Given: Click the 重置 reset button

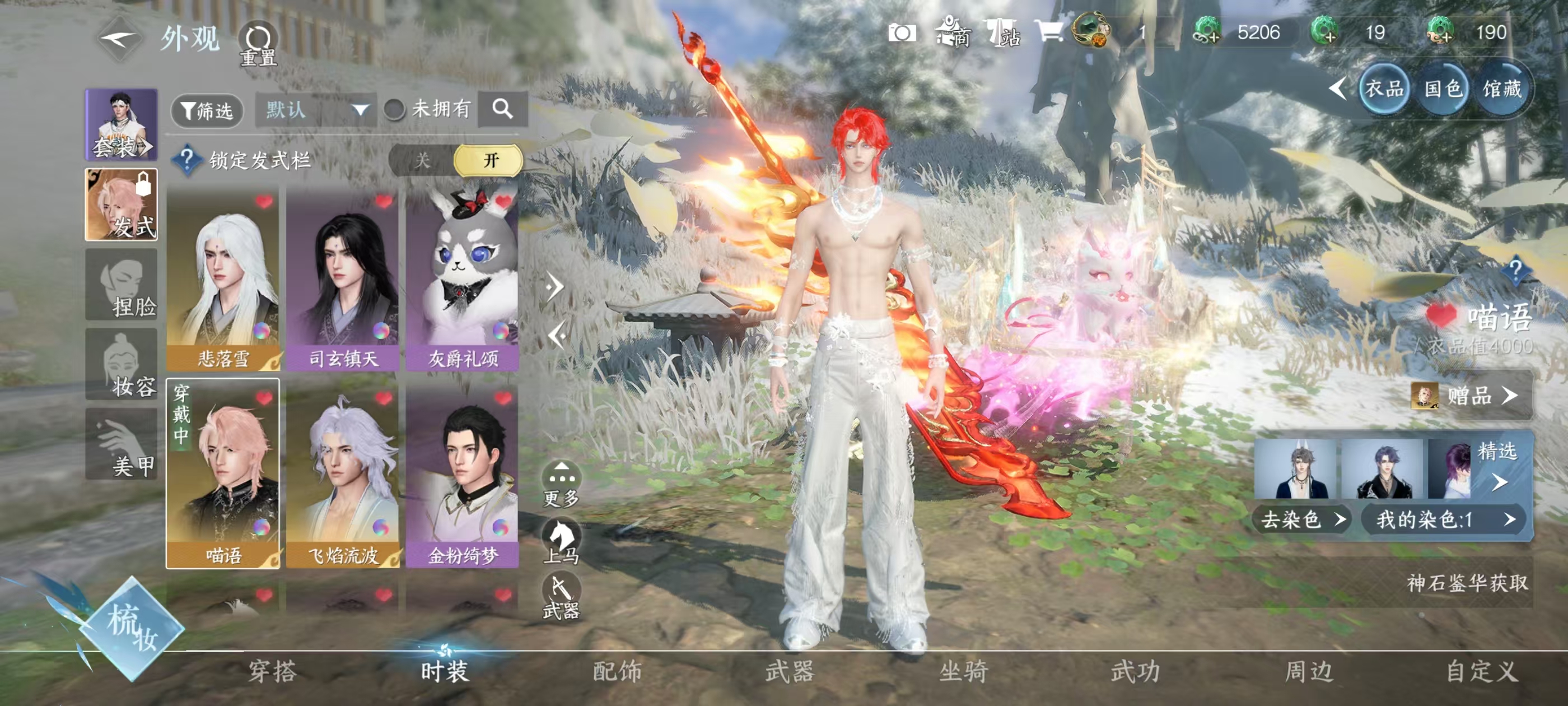Looking at the screenshot, I should coord(258,44).
